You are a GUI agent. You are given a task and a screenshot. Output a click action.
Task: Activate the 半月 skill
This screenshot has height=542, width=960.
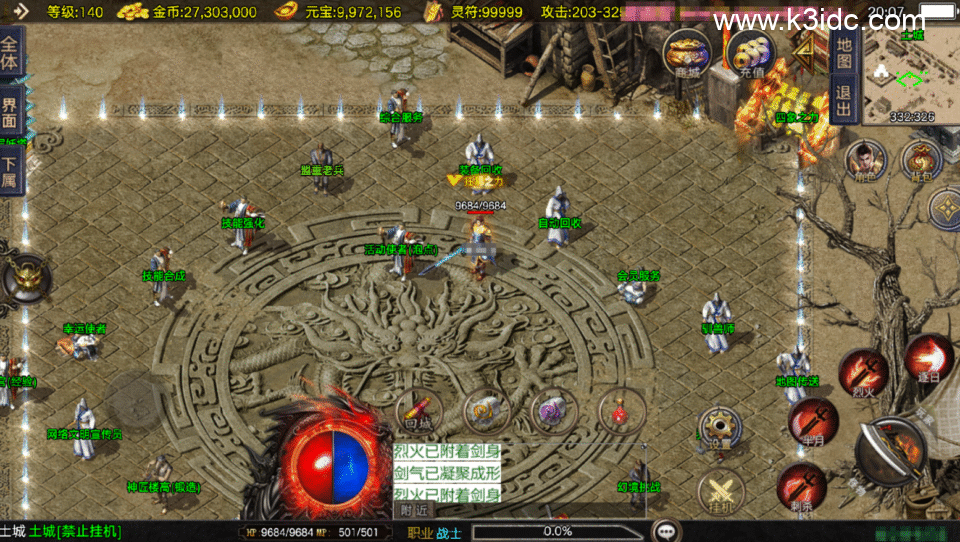point(811,420)
